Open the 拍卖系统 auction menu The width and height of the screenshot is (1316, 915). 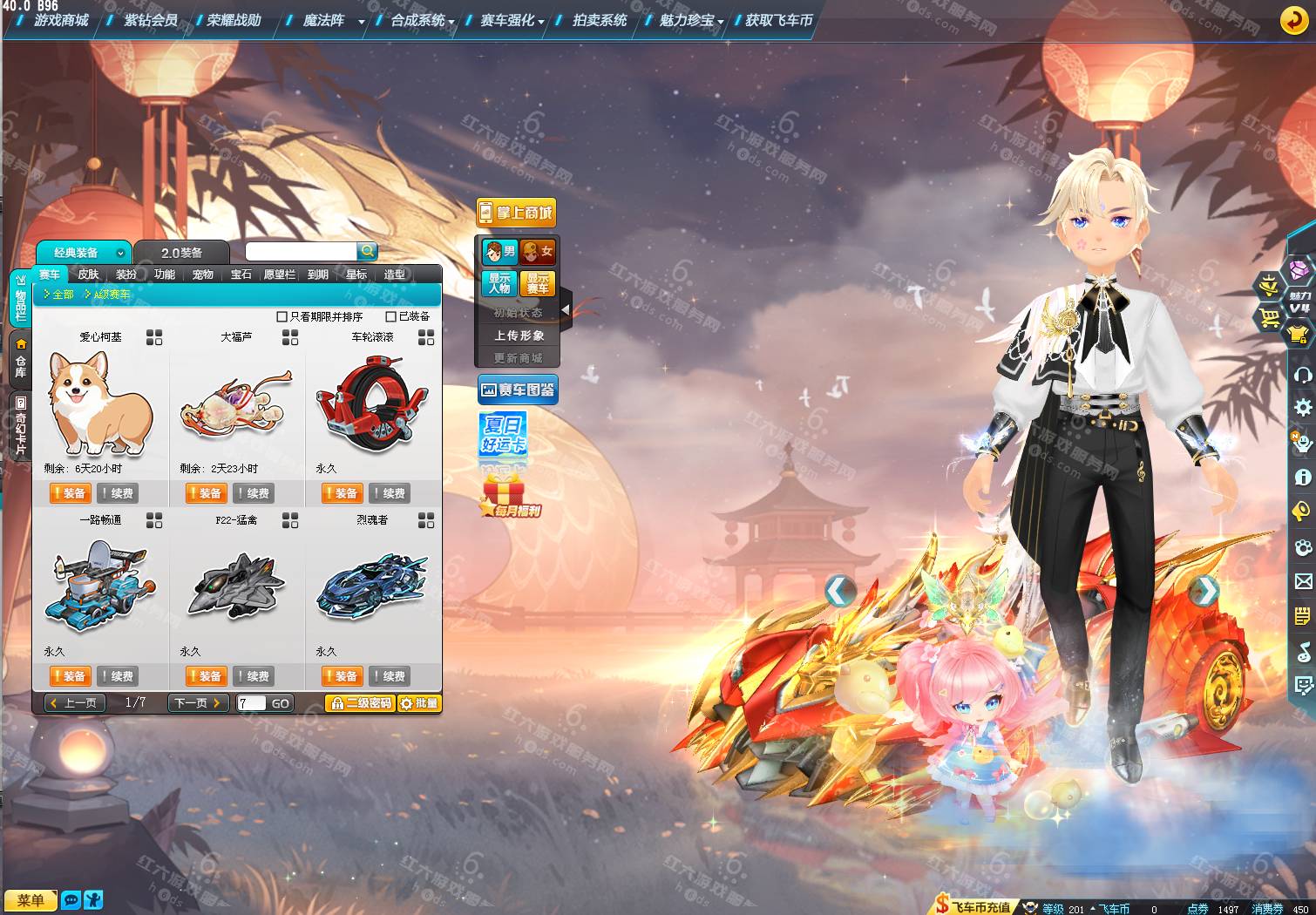(x=599, y=20)
